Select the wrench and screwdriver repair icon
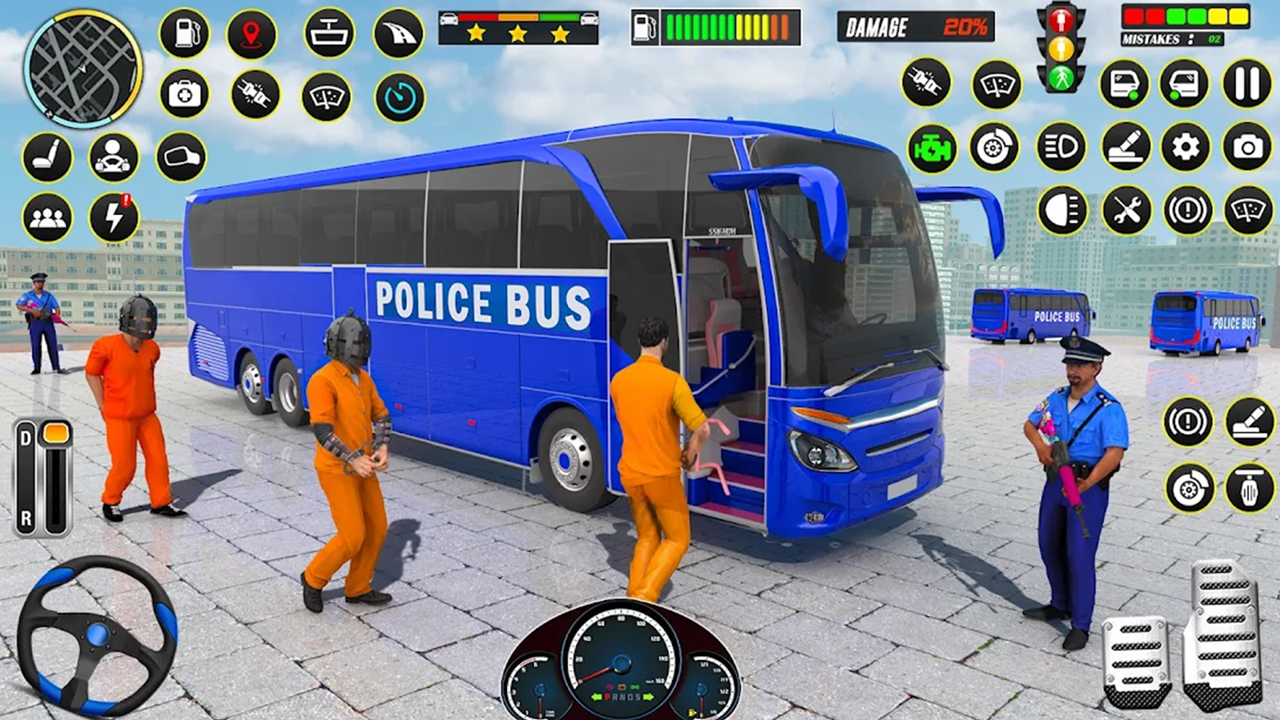 (x=1127, y=211)
